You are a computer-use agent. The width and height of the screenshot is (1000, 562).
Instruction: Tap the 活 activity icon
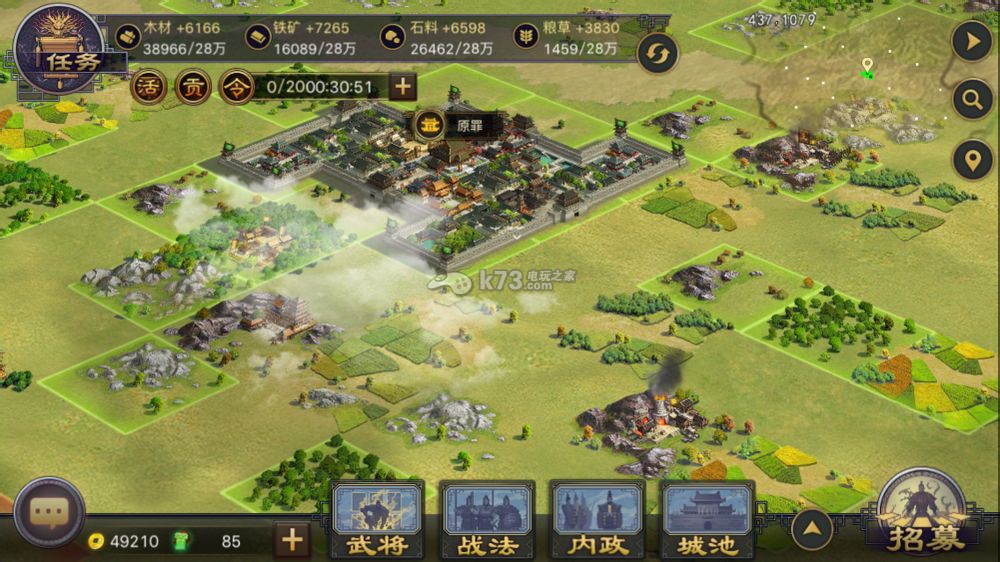[x=147, y=87]
